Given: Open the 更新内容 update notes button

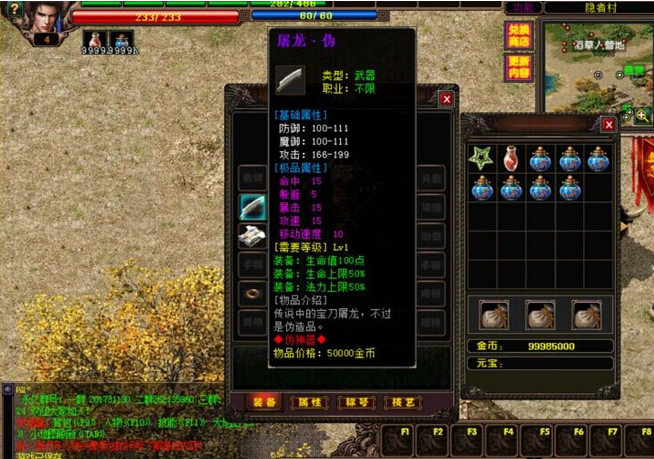Looking at the screenshot, I should 518,67.
